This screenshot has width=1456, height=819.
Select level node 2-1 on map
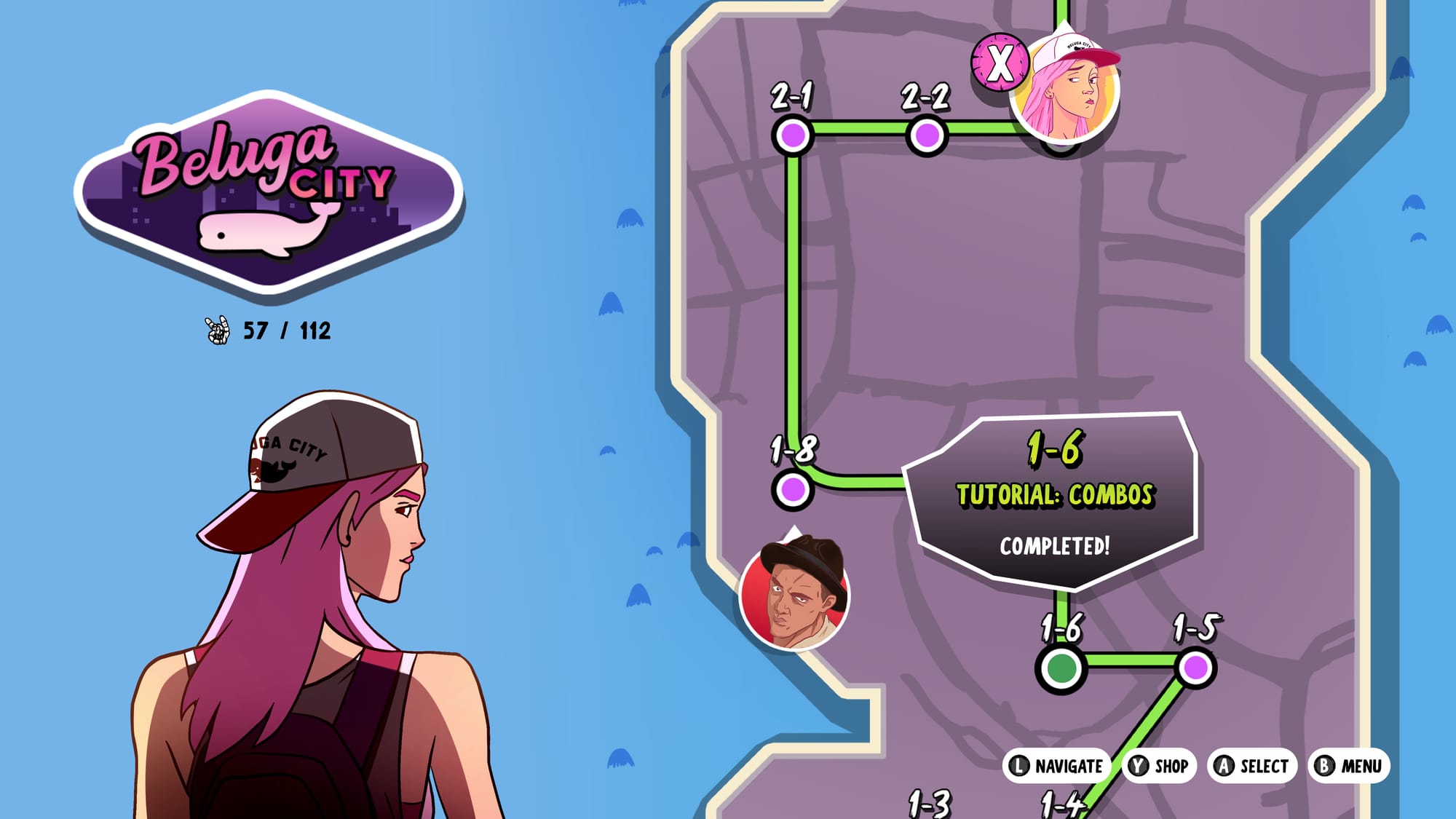pos(793,135)
